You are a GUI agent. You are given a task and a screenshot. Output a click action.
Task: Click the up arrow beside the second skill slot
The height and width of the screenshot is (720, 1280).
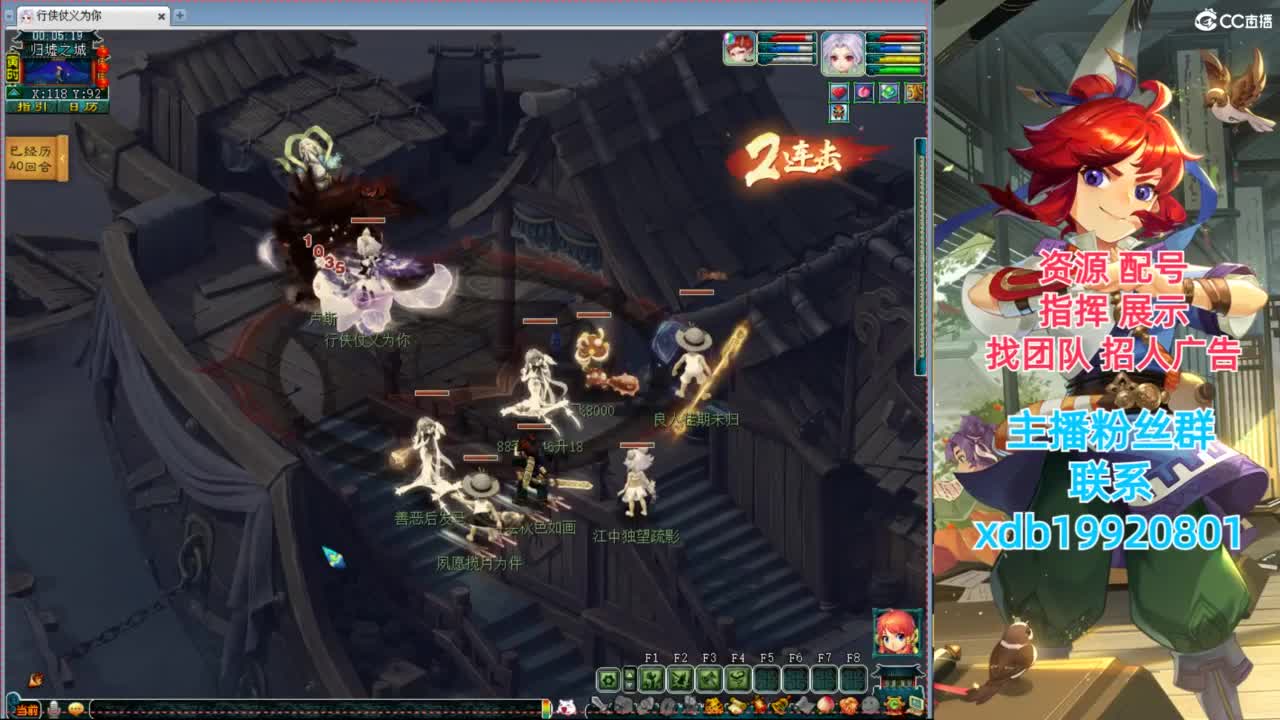coord(630,675)
